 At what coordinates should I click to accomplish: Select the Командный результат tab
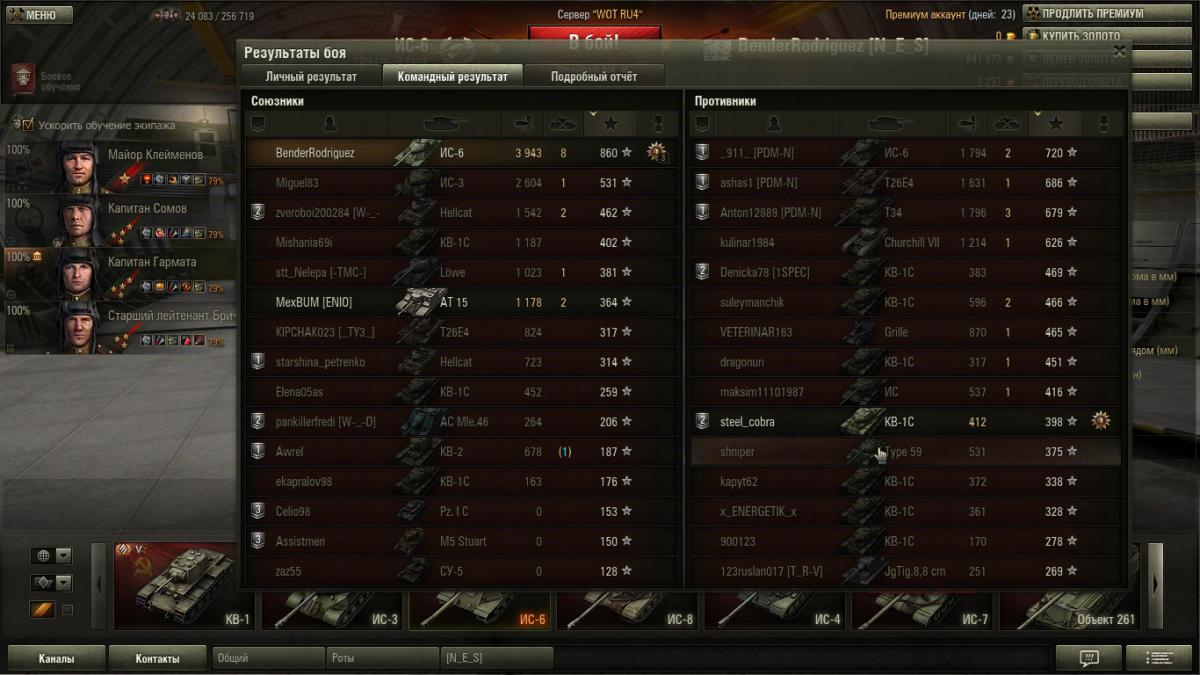pos(452,76)
